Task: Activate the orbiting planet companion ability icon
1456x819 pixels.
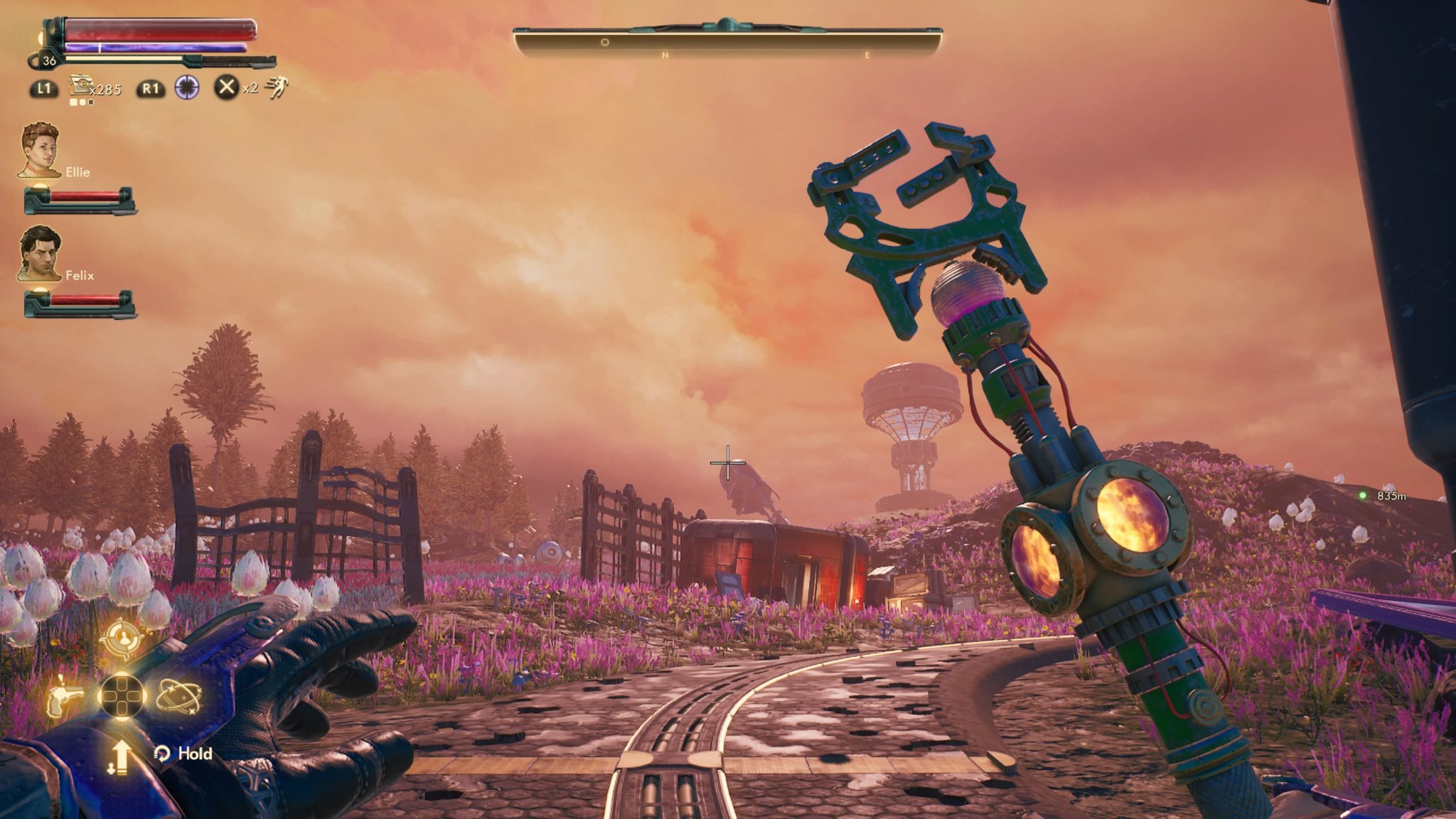Action: pos(178,695)
